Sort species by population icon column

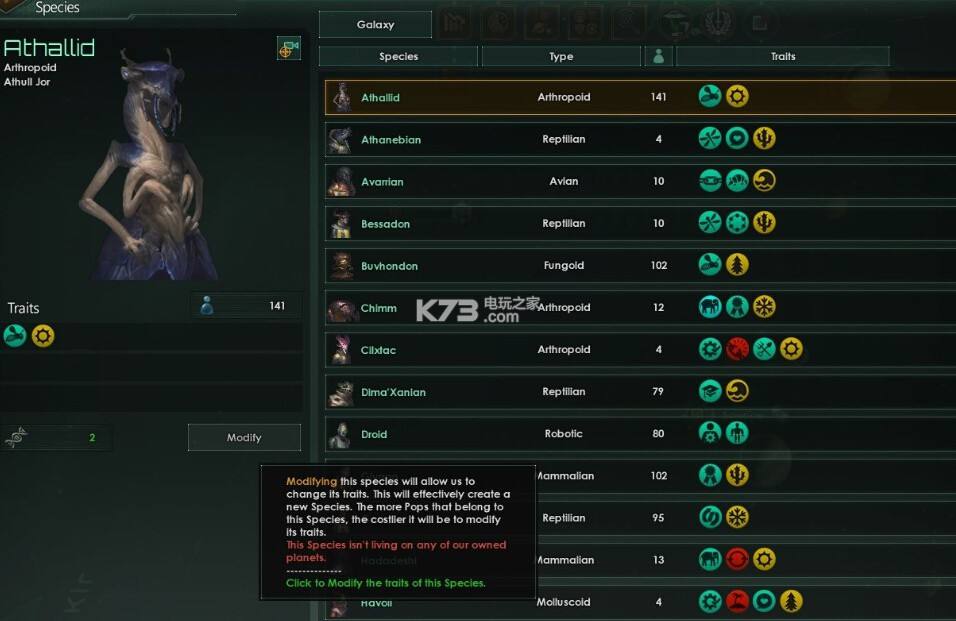pyautogui.click(x=658, y=56)
